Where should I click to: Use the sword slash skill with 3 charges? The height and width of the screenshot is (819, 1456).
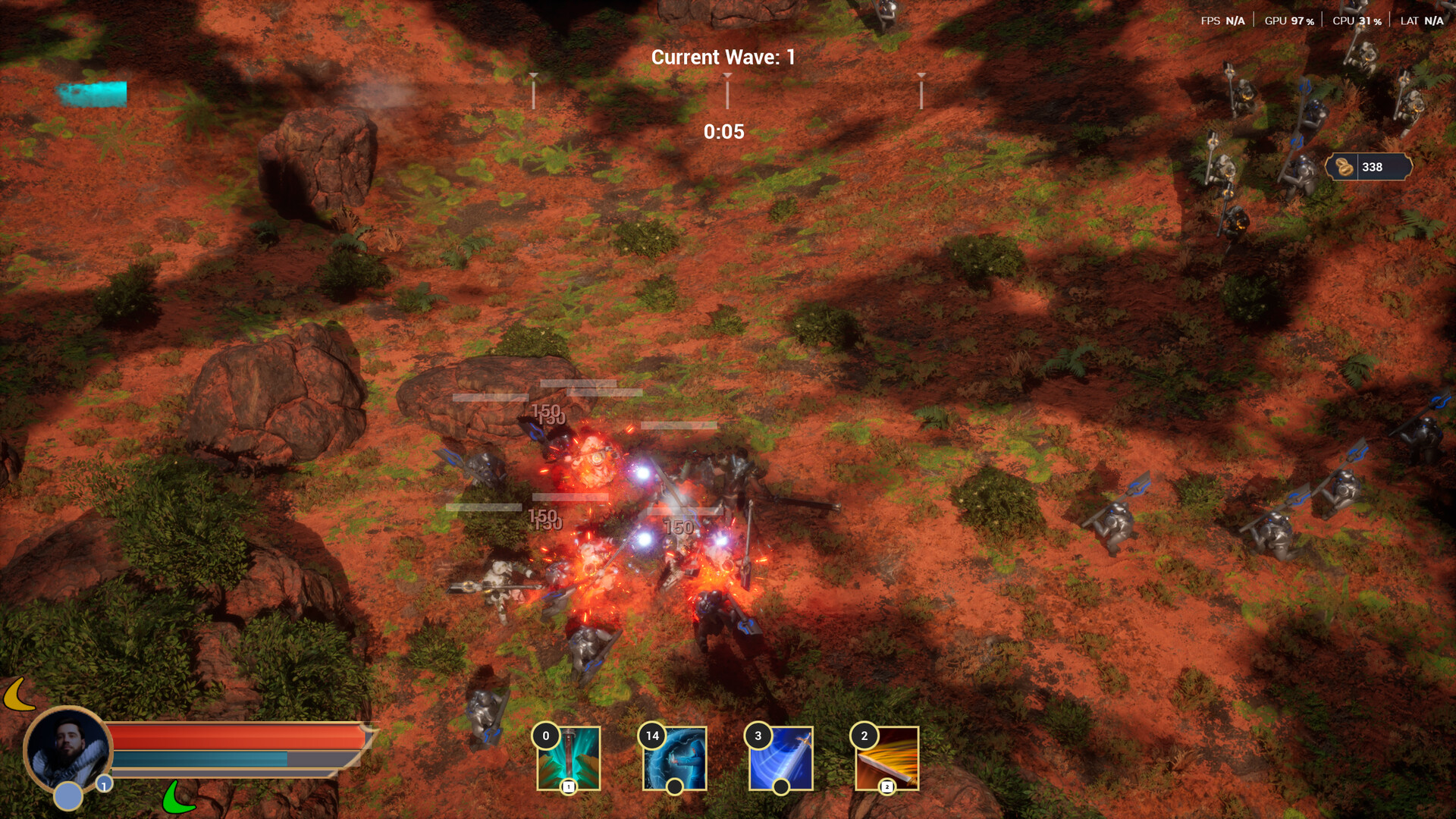point(780,758)
